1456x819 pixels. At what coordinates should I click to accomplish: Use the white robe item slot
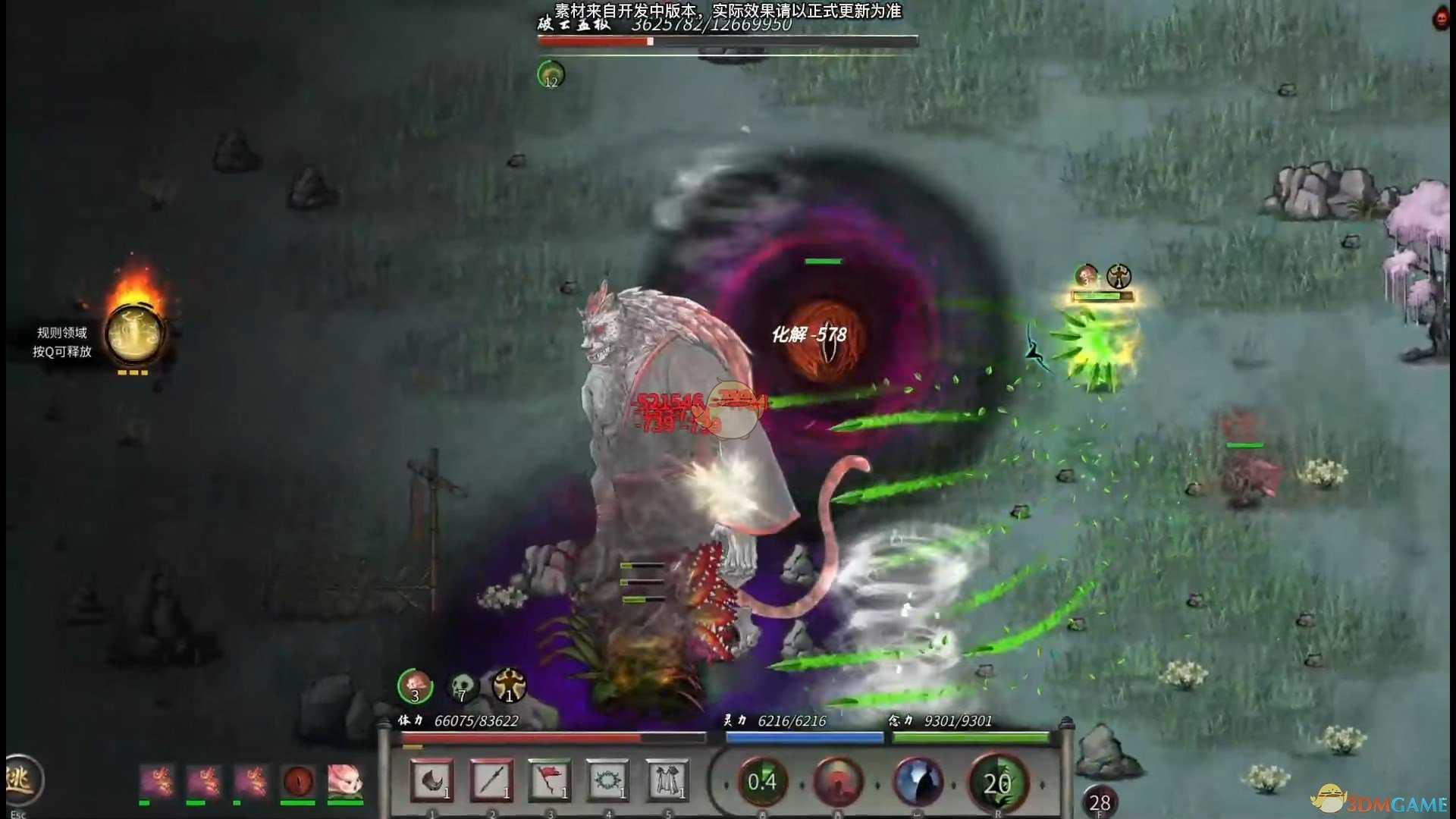pyautogui.click(x=667, y=780)
